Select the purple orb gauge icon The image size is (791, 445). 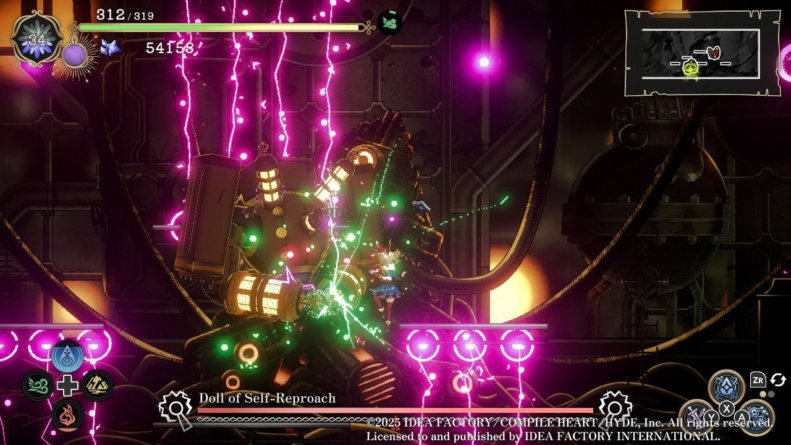pos(75,54)
